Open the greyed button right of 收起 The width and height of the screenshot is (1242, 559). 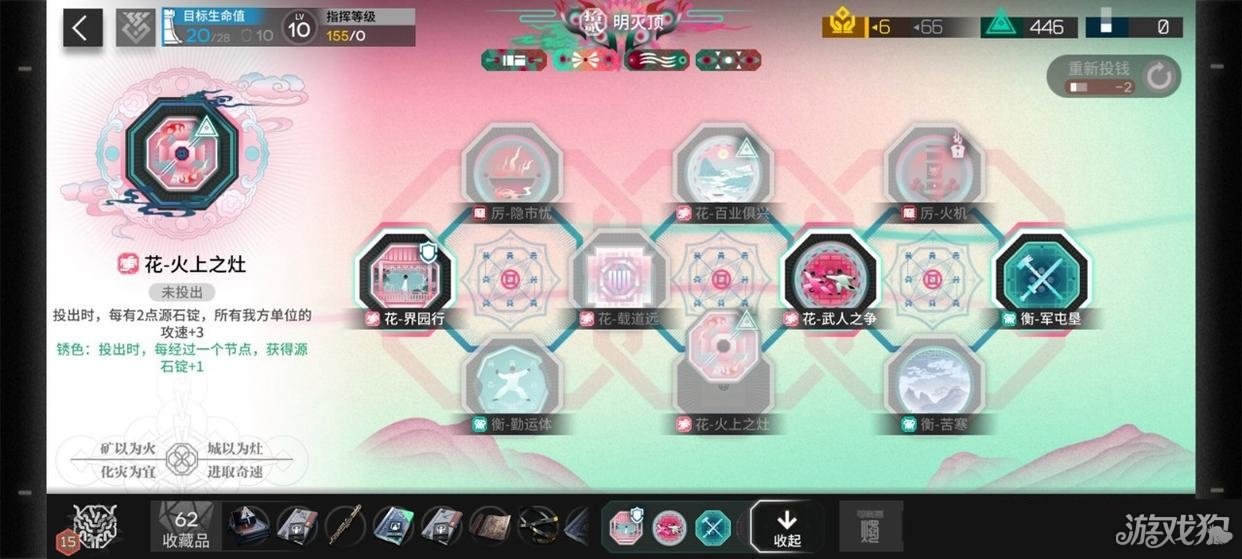870,526
